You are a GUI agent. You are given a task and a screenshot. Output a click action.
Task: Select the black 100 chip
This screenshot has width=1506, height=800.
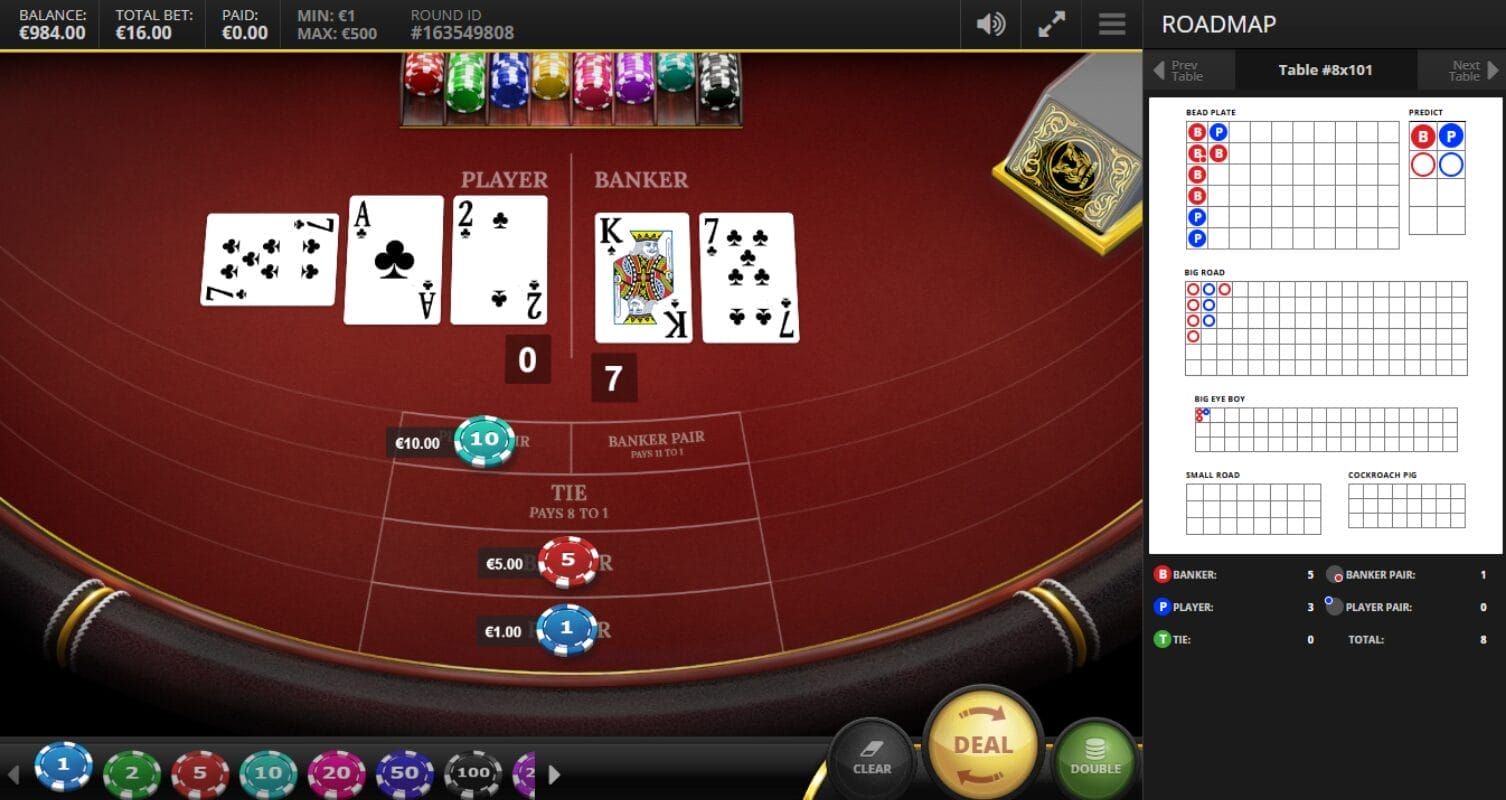coord(473,773)
